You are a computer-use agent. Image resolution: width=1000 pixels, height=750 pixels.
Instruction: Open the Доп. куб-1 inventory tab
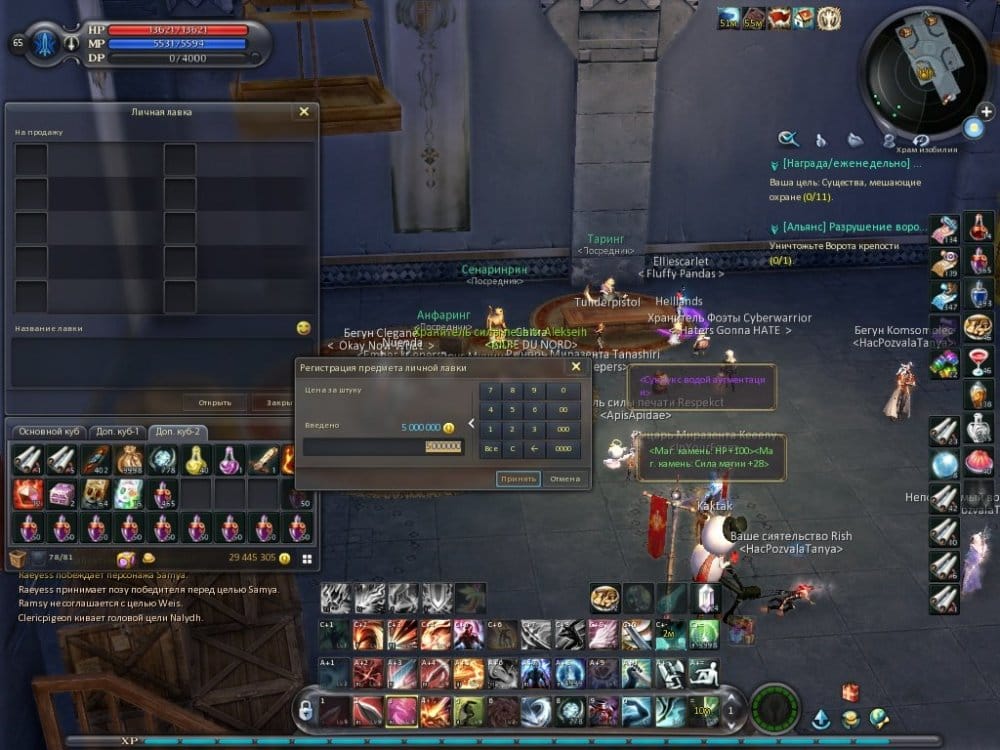point(116,431)
